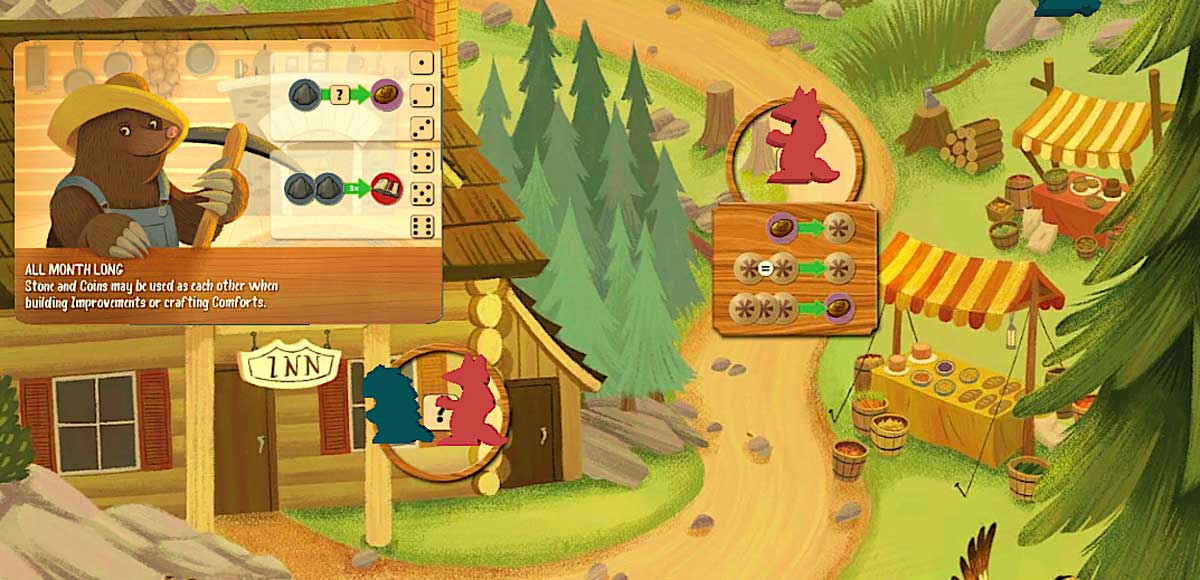This screenshot has width=1200, height=580.
Task: Pick the red meeple at the Inn
Action: pyautogui.click(x=468, y=402)
